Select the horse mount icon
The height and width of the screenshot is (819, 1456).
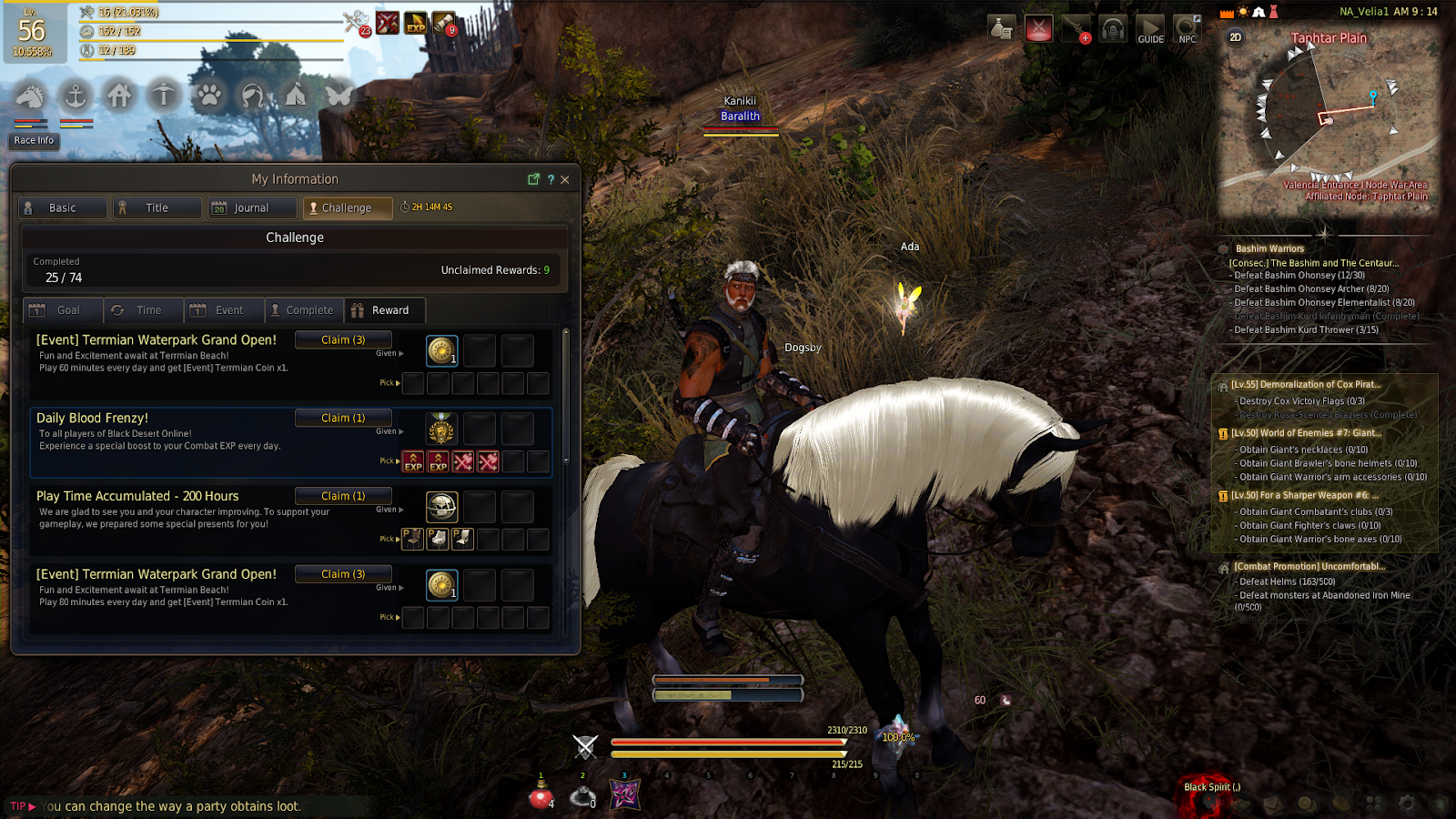pos(31,95)
